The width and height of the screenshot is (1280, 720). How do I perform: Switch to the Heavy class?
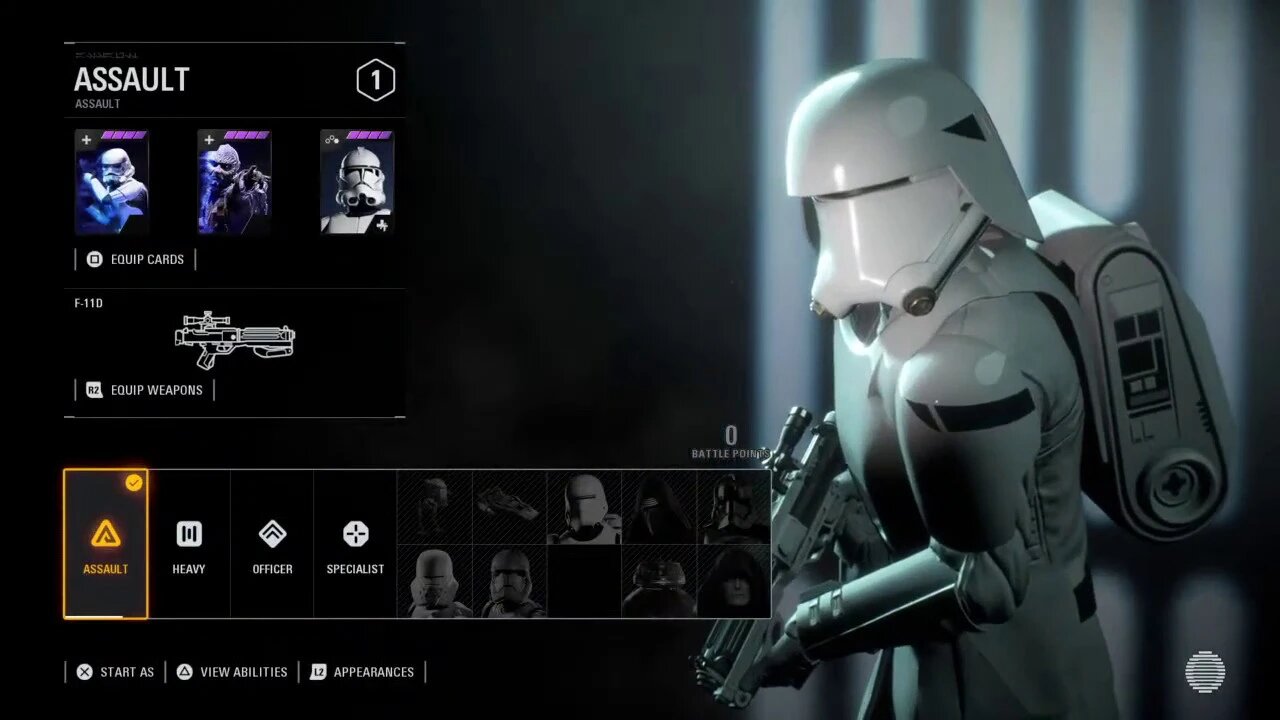(189, 544)
